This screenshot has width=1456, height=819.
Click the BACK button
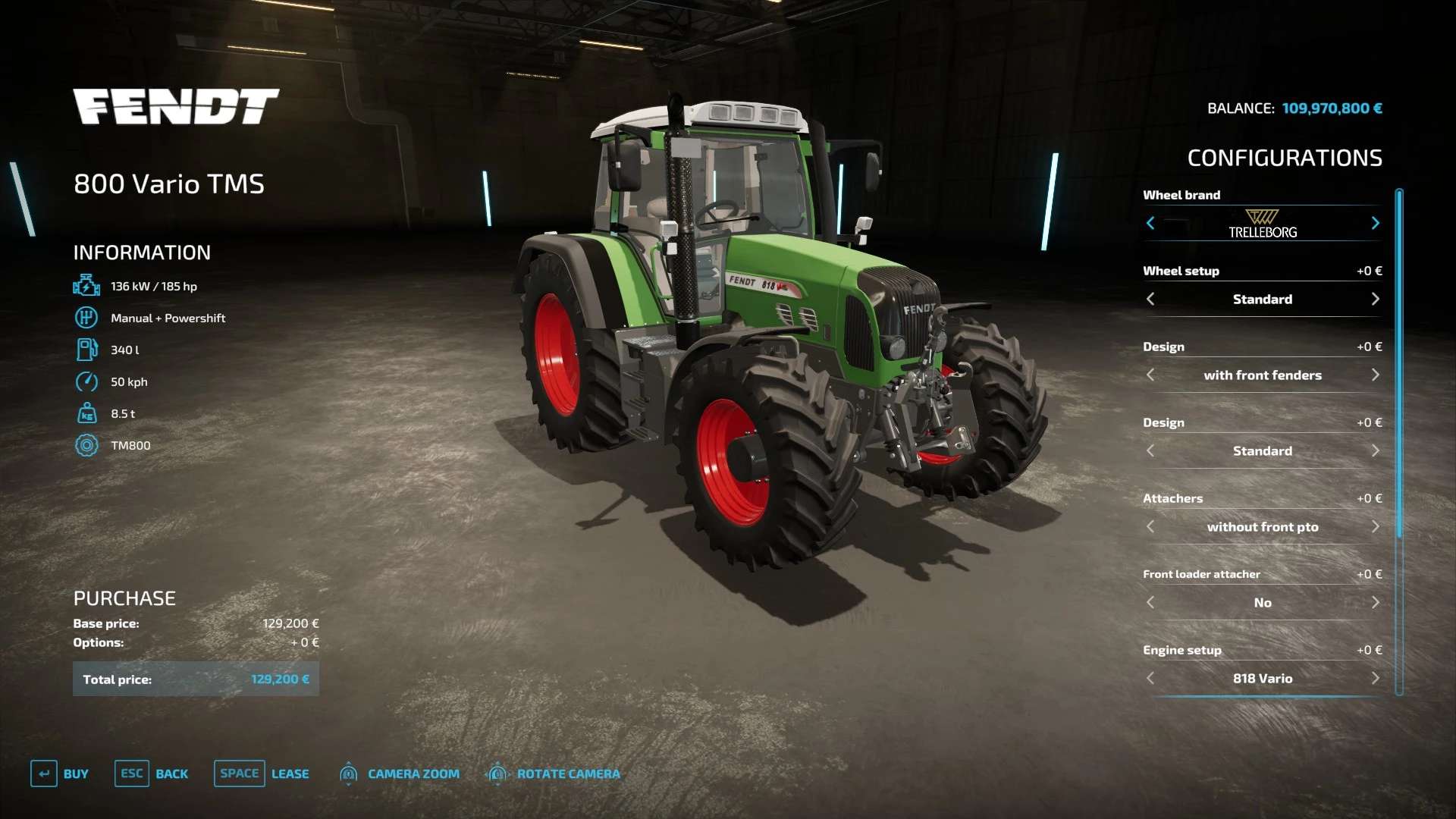pos(172,773)
